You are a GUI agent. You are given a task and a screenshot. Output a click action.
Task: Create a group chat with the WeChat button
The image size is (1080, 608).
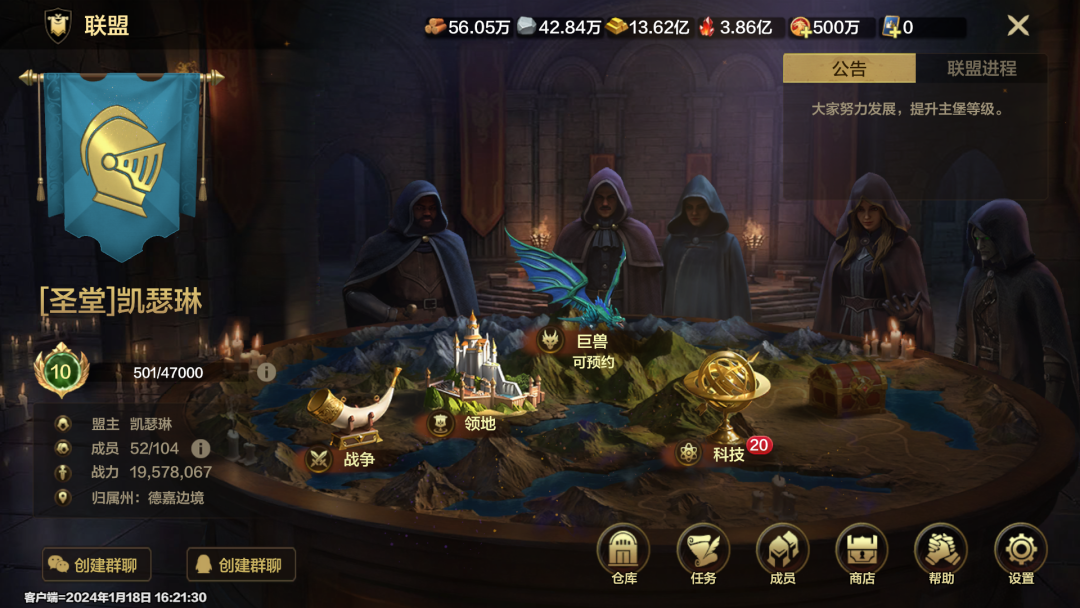(96, 565)
